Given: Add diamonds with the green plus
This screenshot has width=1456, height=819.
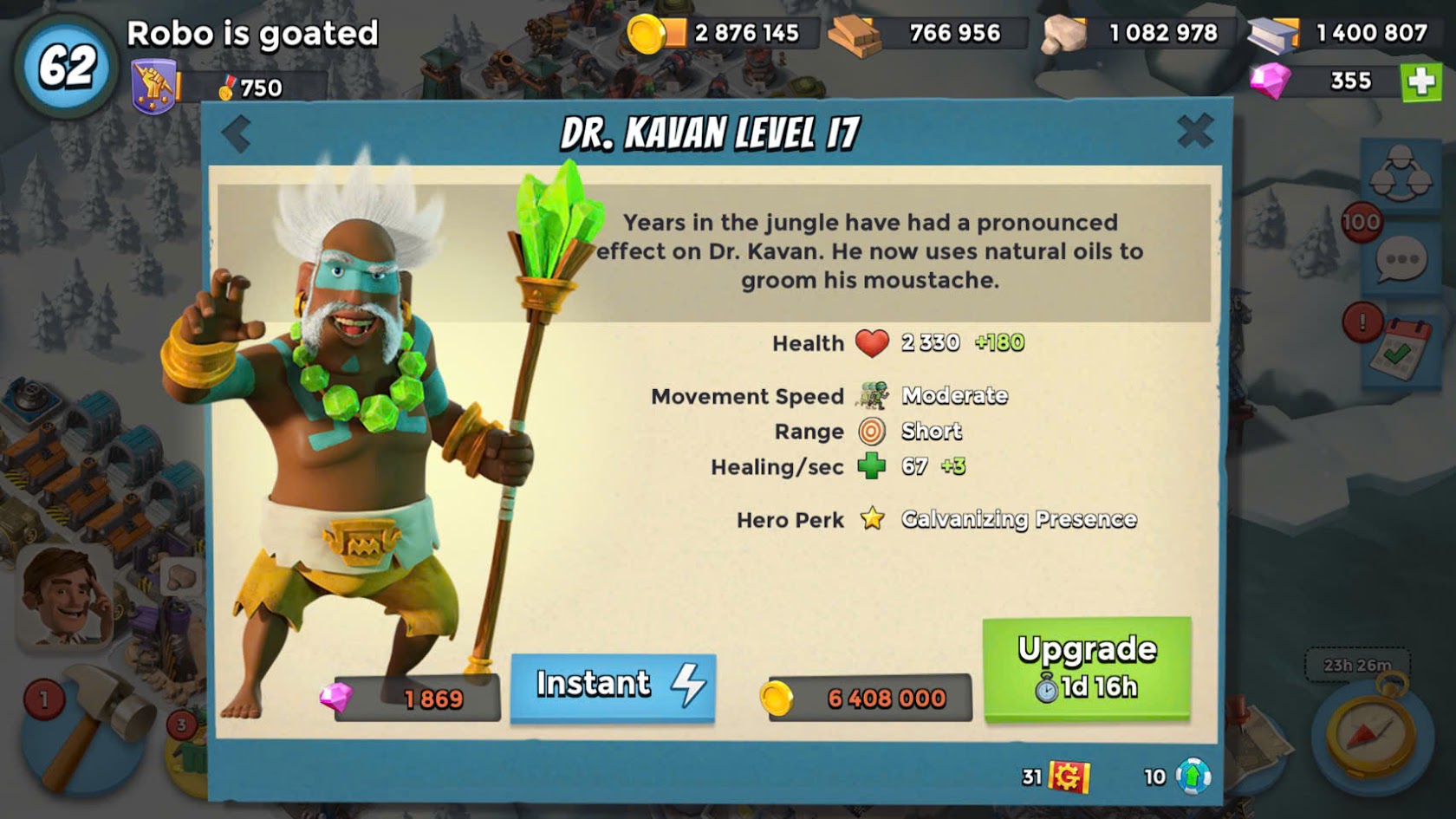Looking at the screenshot, I should [x=1420, y=81].
